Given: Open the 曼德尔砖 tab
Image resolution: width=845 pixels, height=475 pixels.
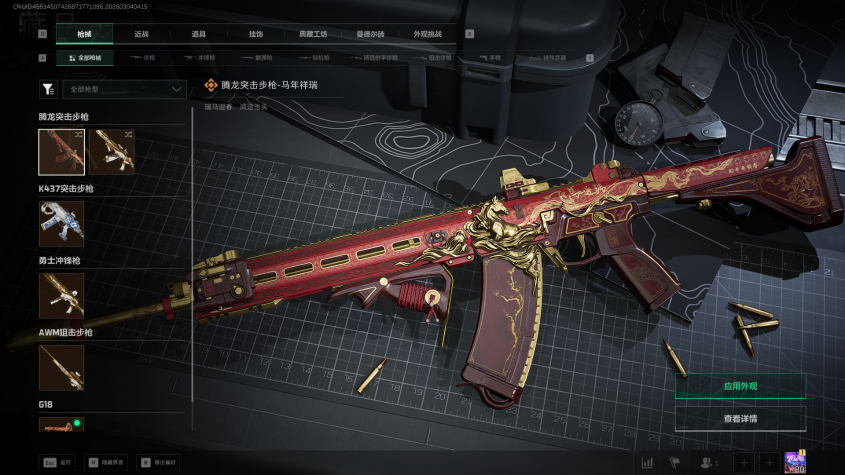Looking at the screenshot, I should point(370,34).
